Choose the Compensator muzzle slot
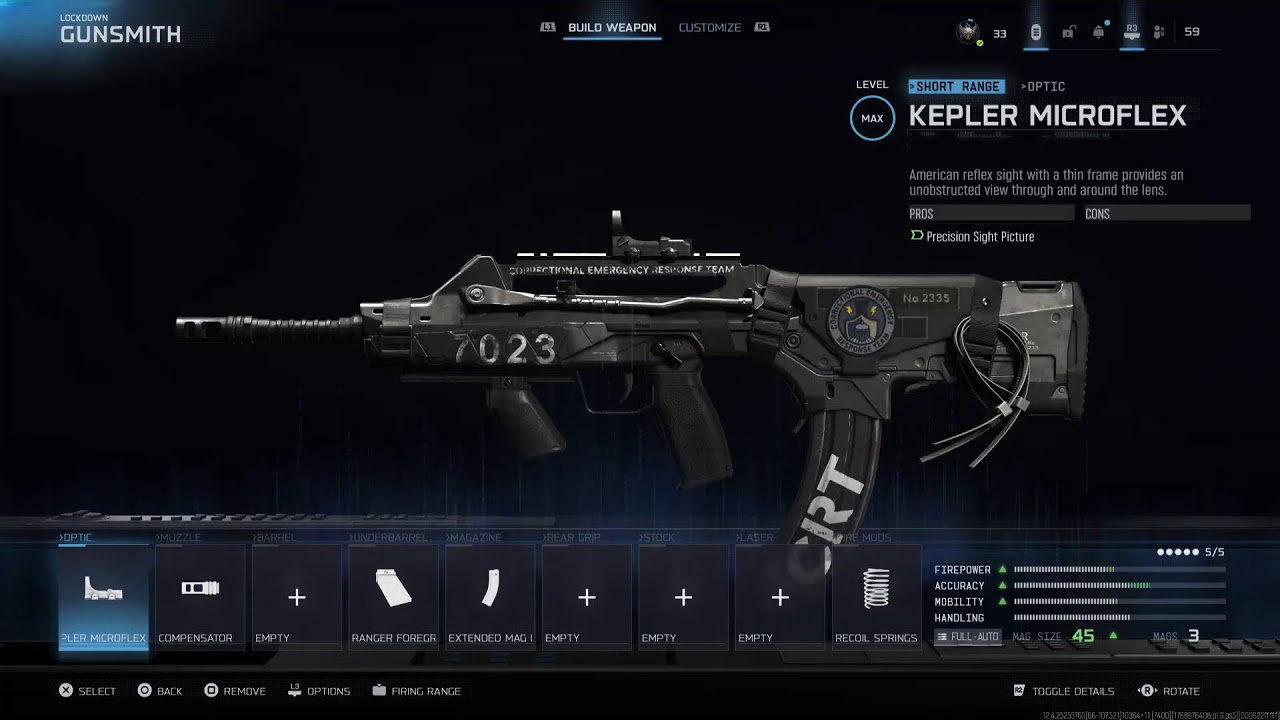The height and width of the screenshot is (720, 1280). click(200, 597)
